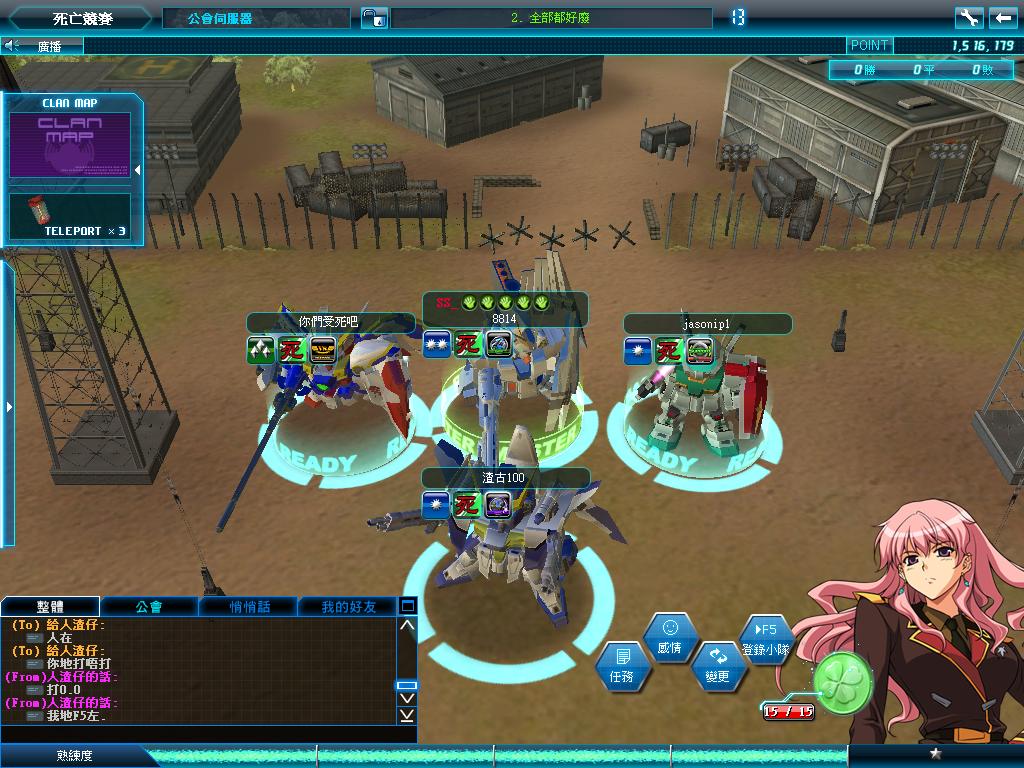Select the 登錄小隊 squad register button
The width and height of the screenshot is (1024, 768).
pos(766,639)
